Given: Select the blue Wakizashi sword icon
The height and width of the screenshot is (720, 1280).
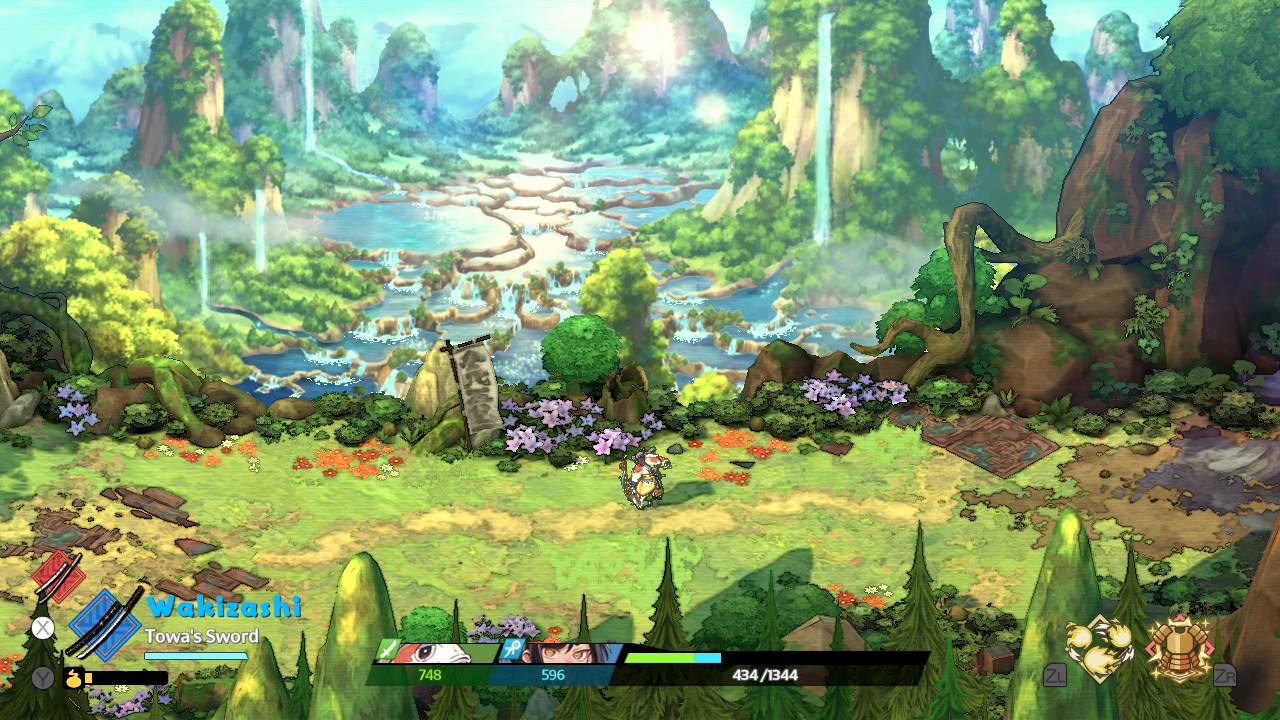Looking at the screenshot, I should click(107, 624).
